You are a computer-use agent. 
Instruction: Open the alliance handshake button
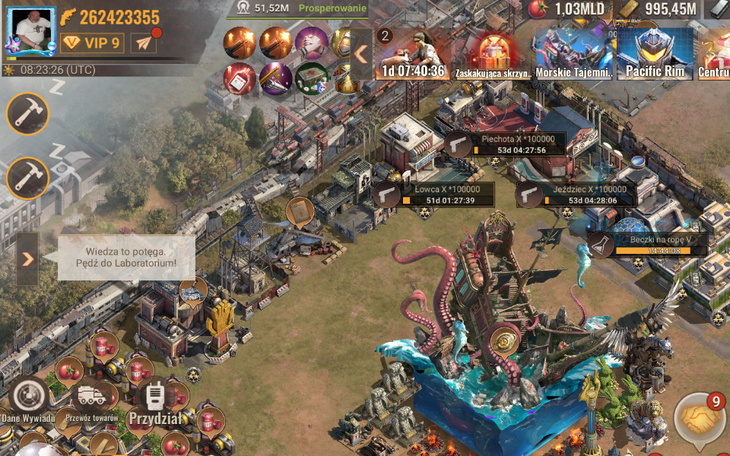(x=699, y=420)
